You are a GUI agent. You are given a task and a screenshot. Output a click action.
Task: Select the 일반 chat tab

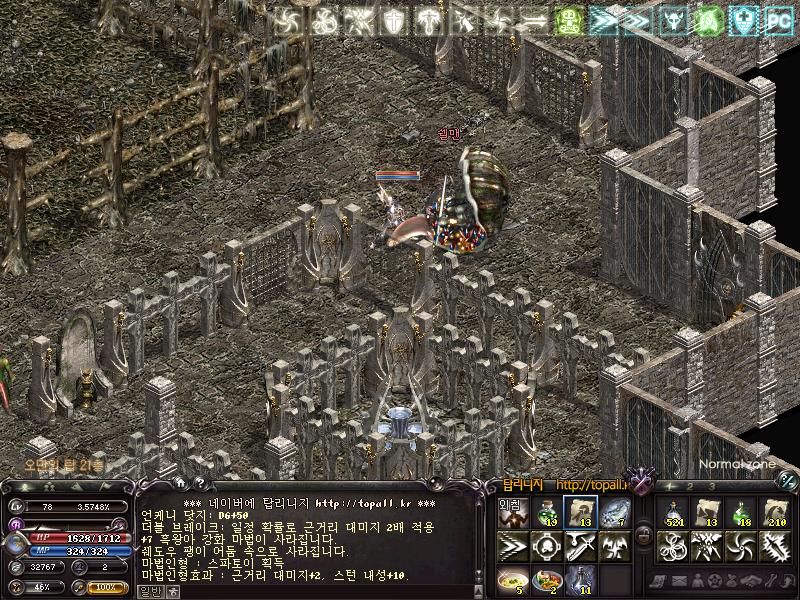(150, 591)
